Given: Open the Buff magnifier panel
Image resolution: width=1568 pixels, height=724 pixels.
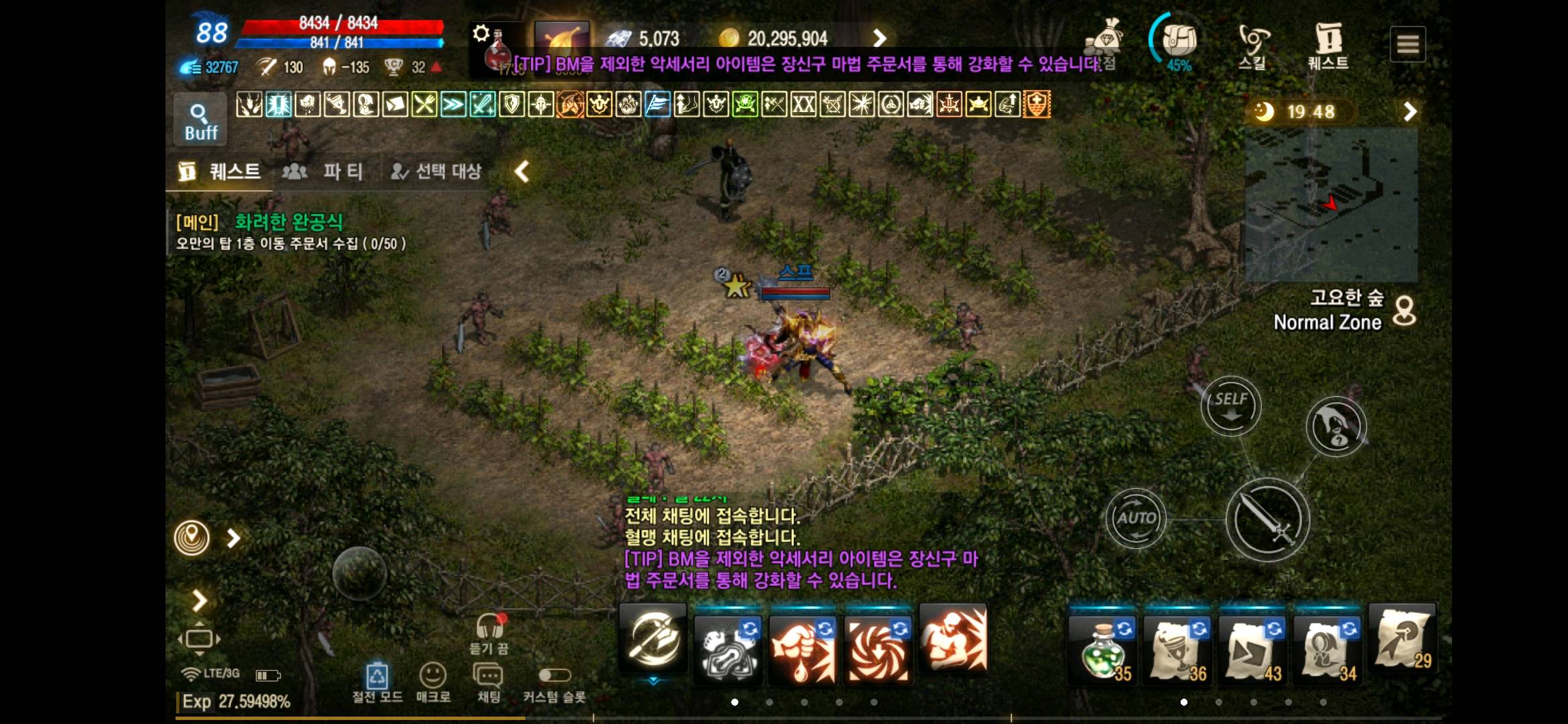Looking at the screenshot, I should (199, 117).
